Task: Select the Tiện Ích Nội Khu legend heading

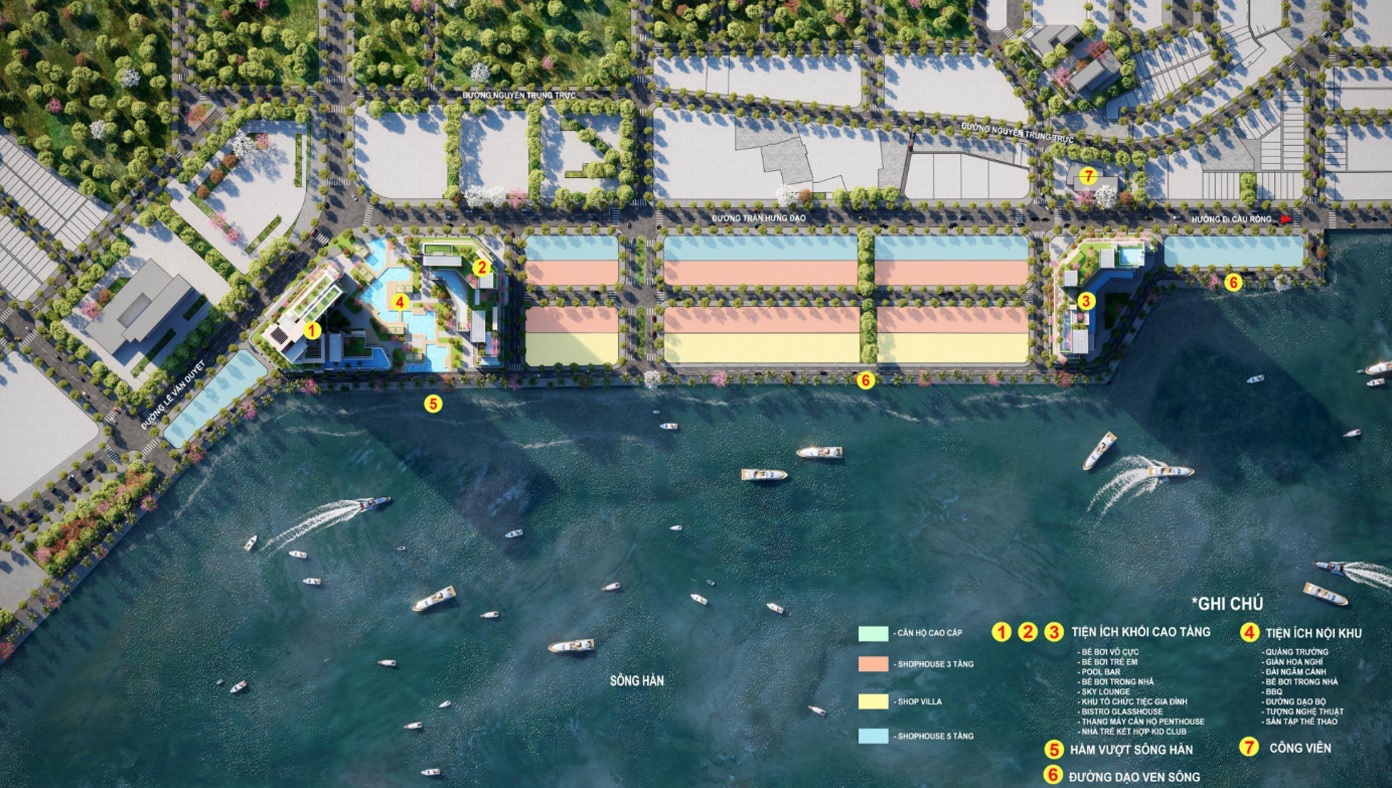Action: point(1313,633)
